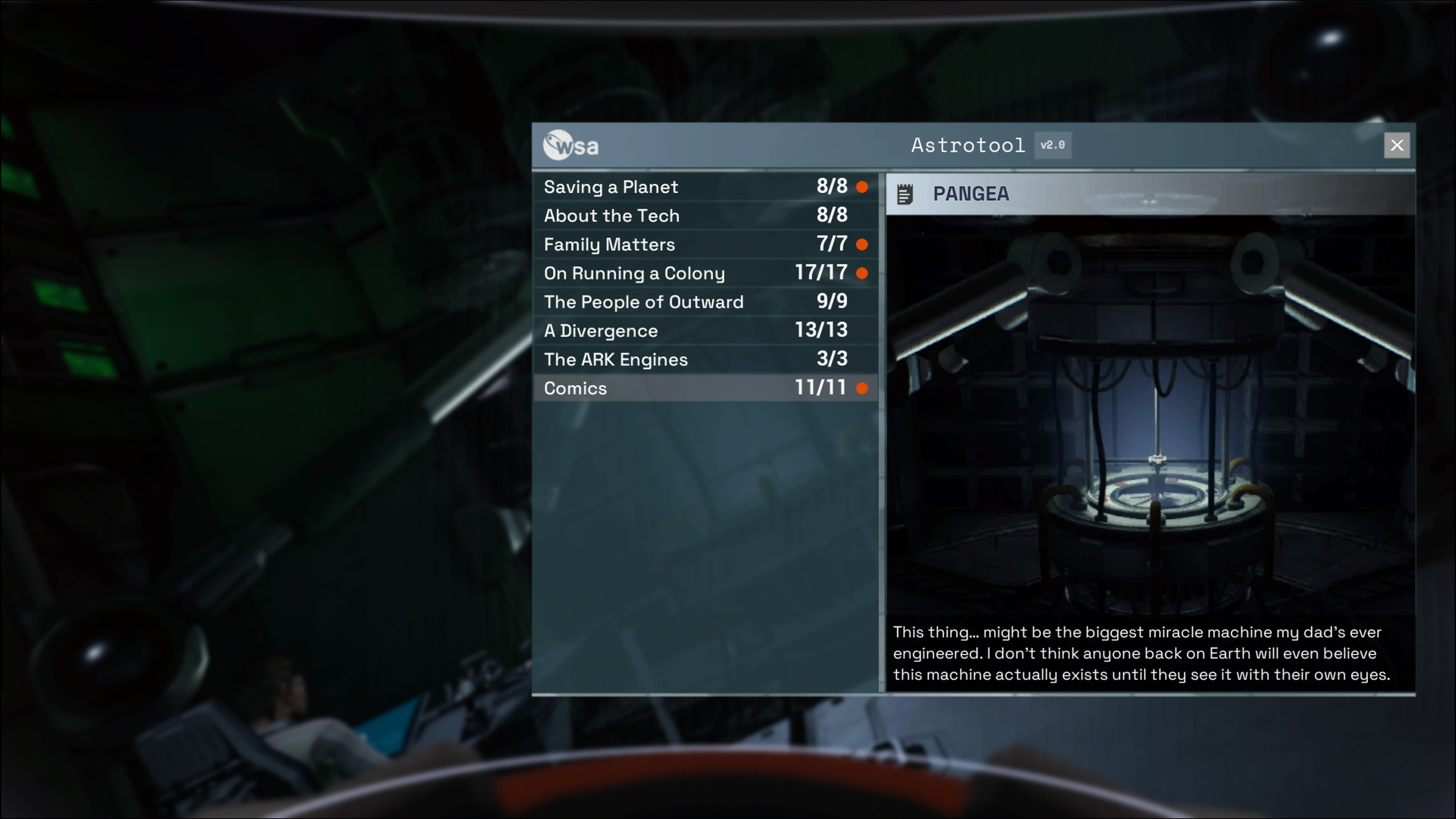This screenshot has height=819, width=1456.
Task: Click the PANGEA note icon
Action: point(905,195)
